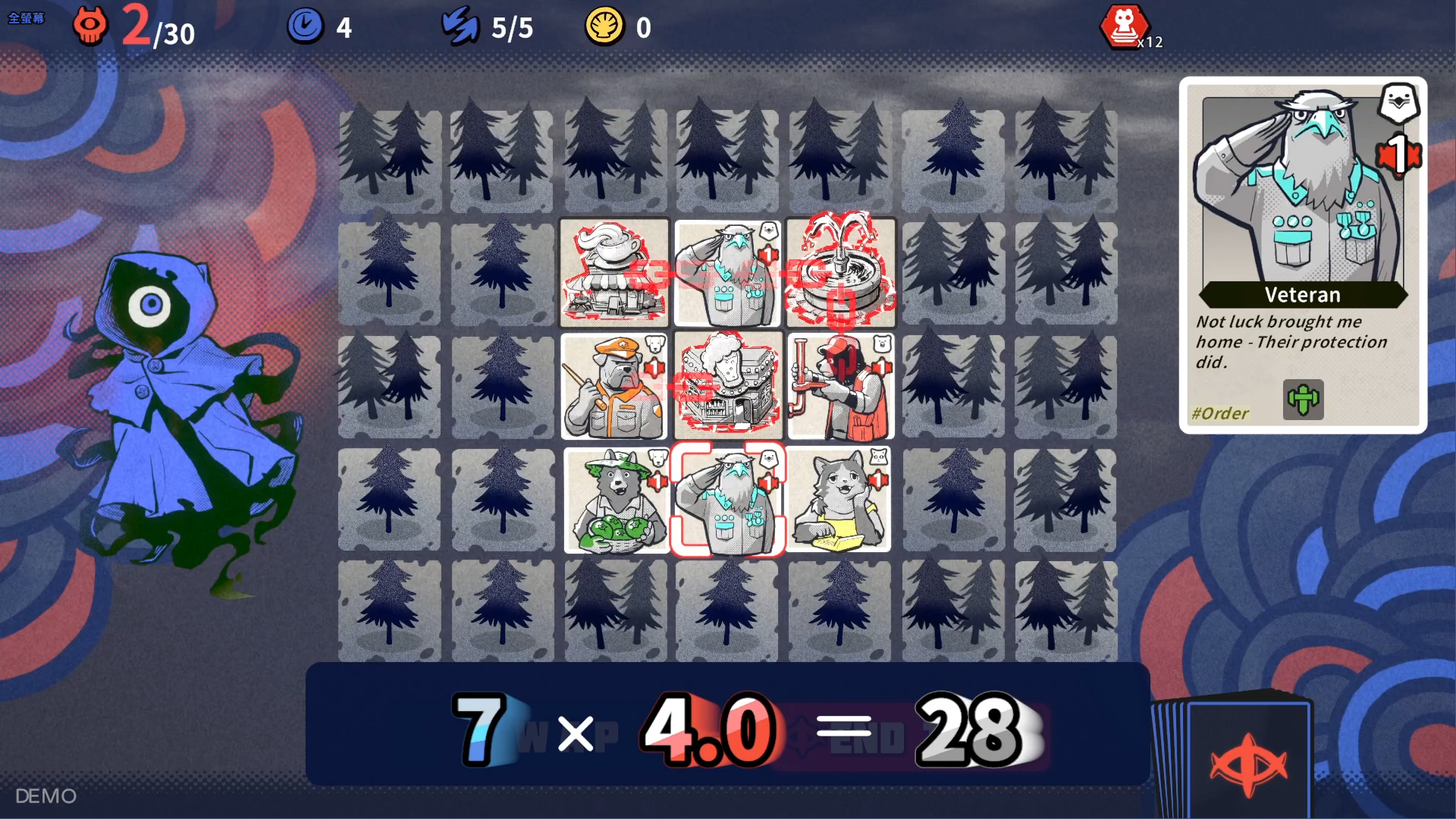Toggle the 全螢幕 fullscreen button
The width and height of the screenshot is (1456, 819).
[26, 18]
